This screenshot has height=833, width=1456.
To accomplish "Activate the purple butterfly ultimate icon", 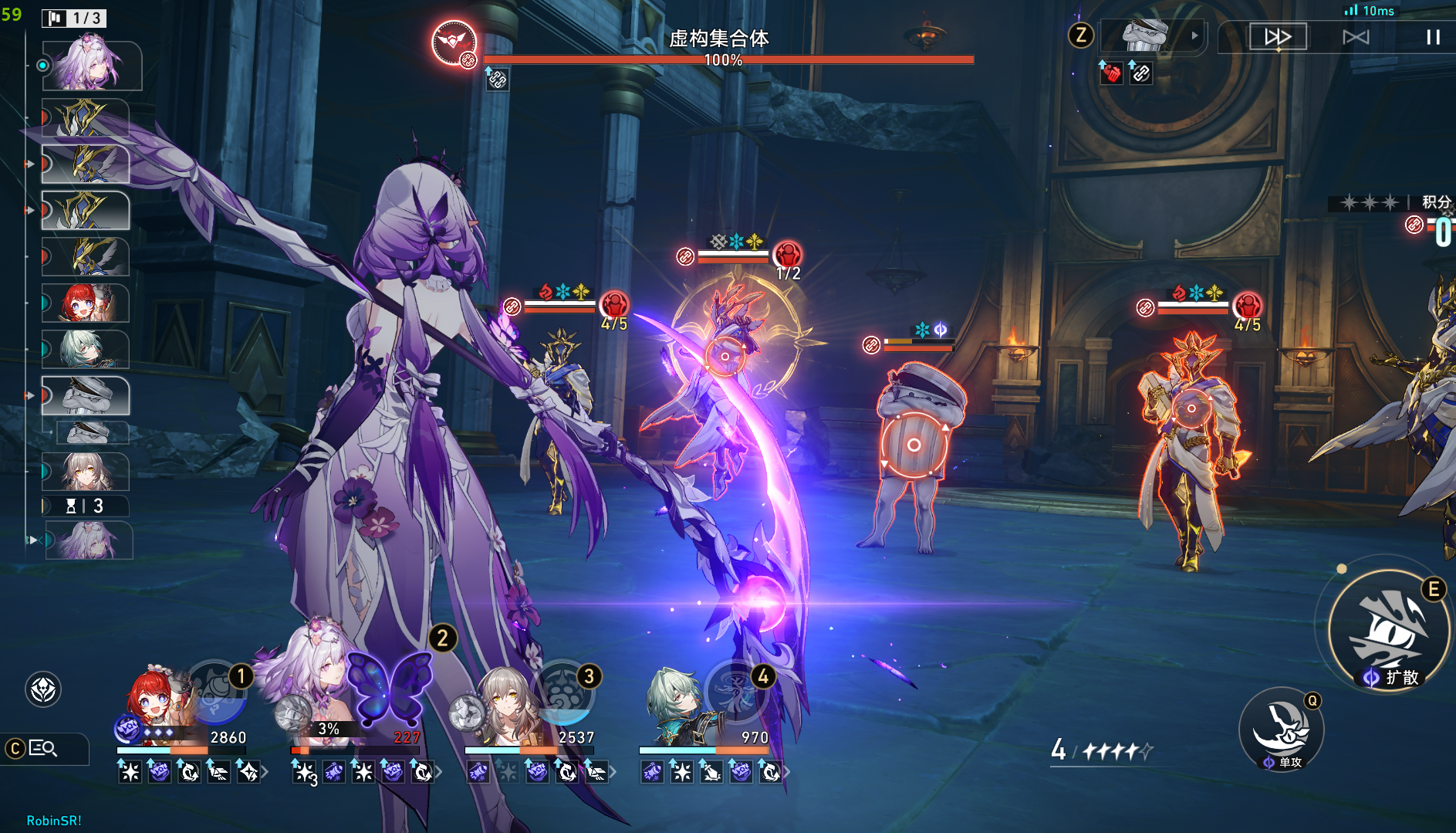I will (x=390, y=687).
